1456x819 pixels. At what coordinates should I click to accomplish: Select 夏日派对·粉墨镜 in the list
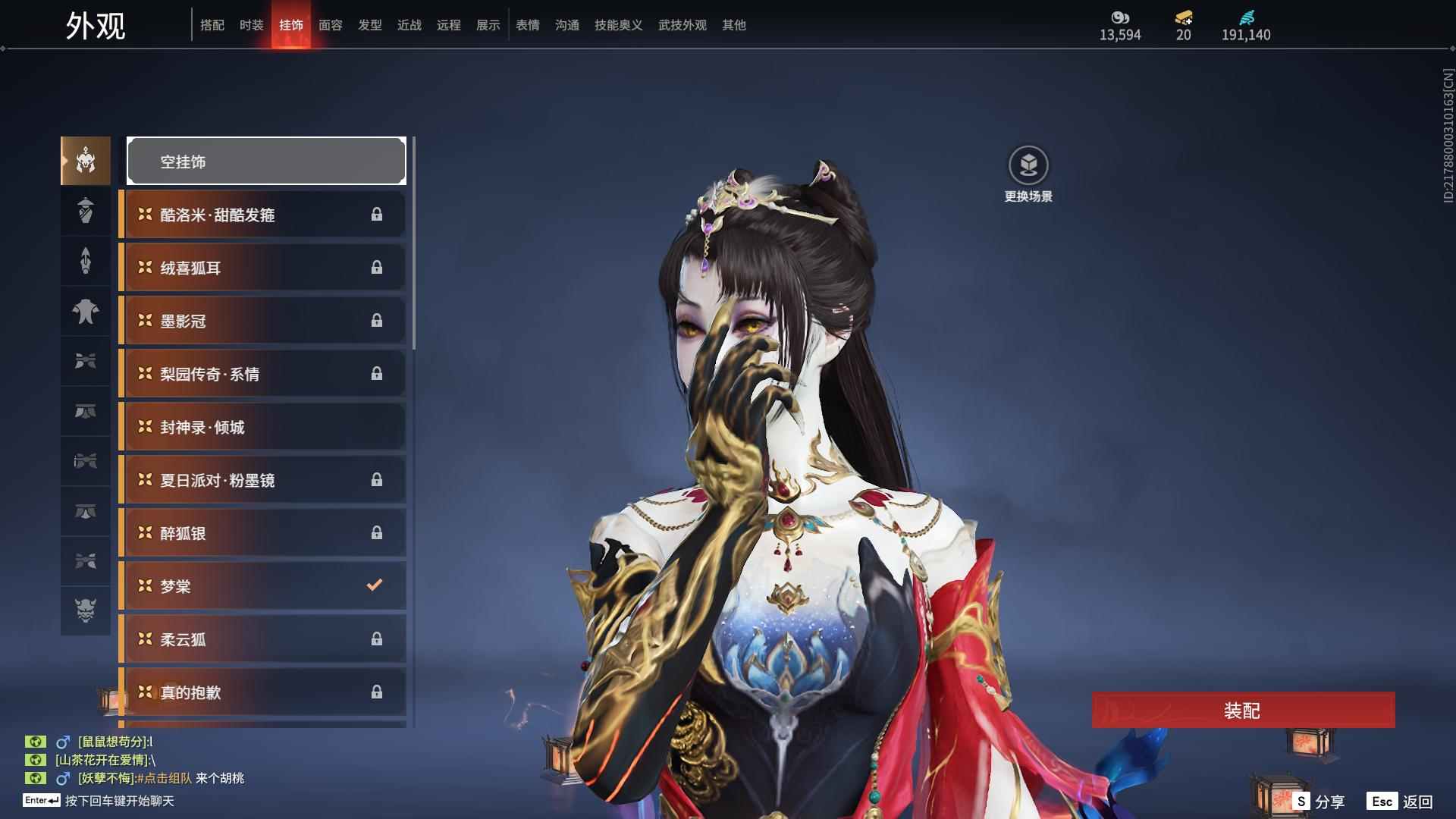262,480
